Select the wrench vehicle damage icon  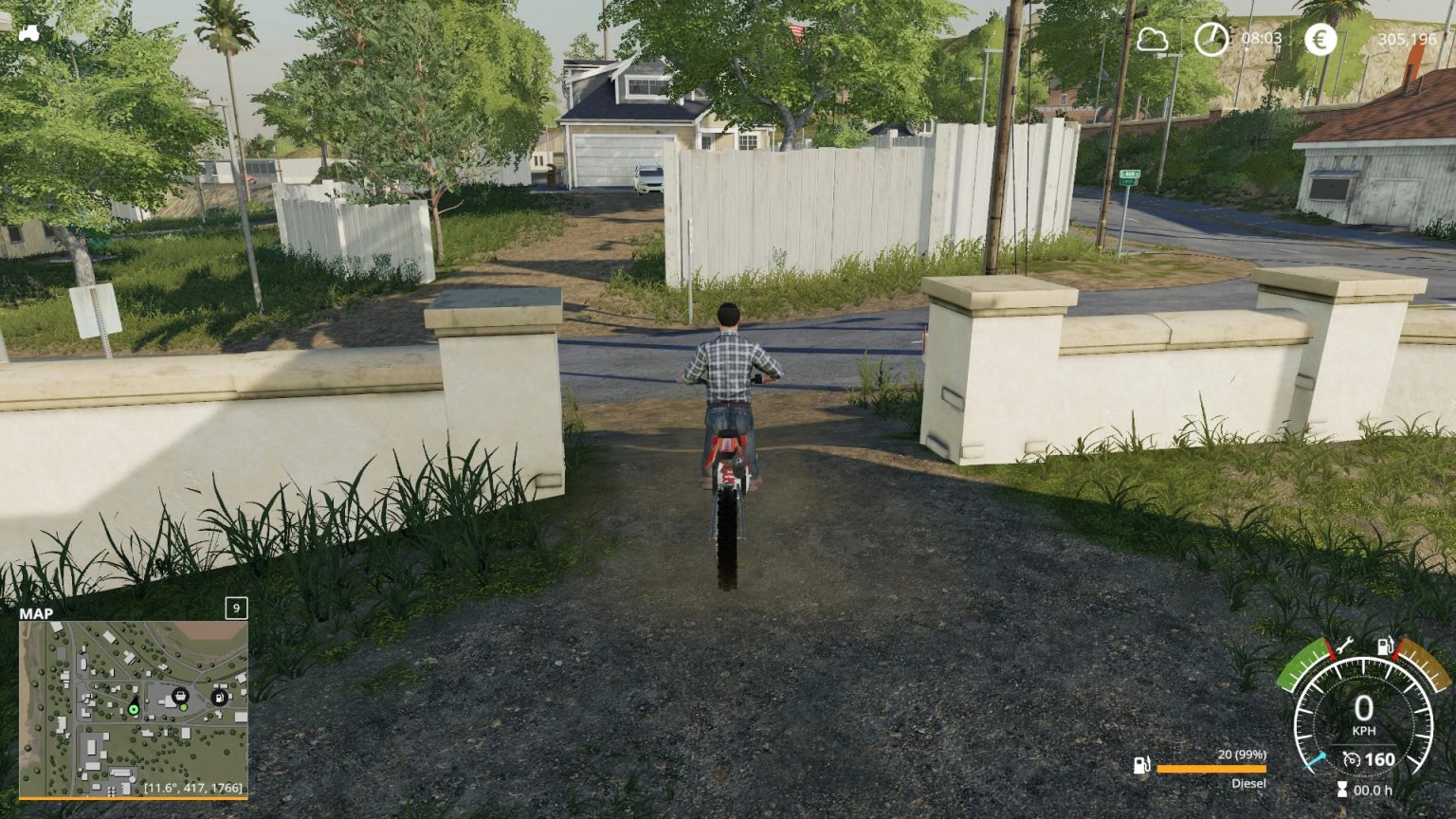tap(1345, 646)
